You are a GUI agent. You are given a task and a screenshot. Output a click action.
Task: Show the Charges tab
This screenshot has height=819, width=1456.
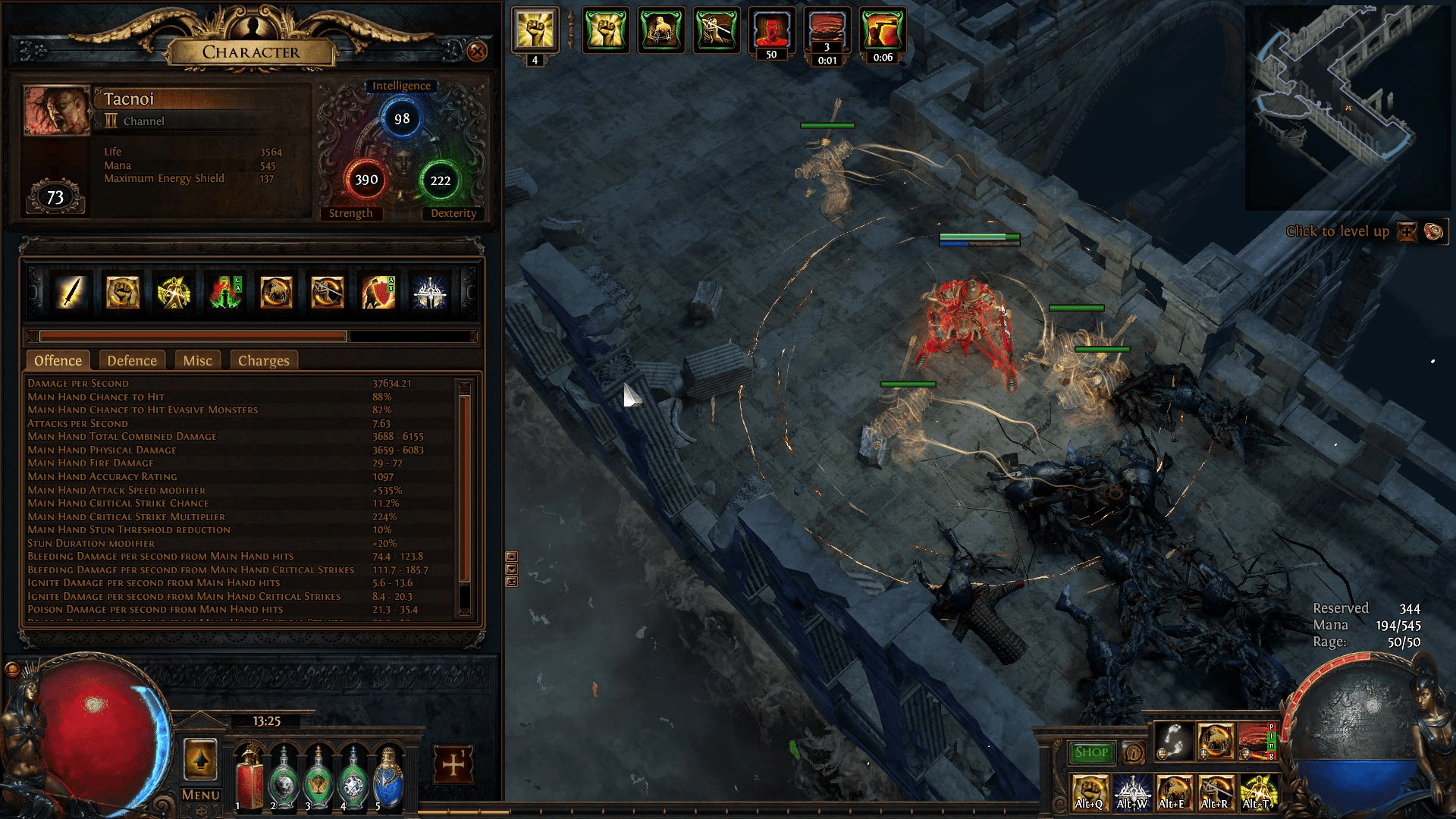[263, 361]
